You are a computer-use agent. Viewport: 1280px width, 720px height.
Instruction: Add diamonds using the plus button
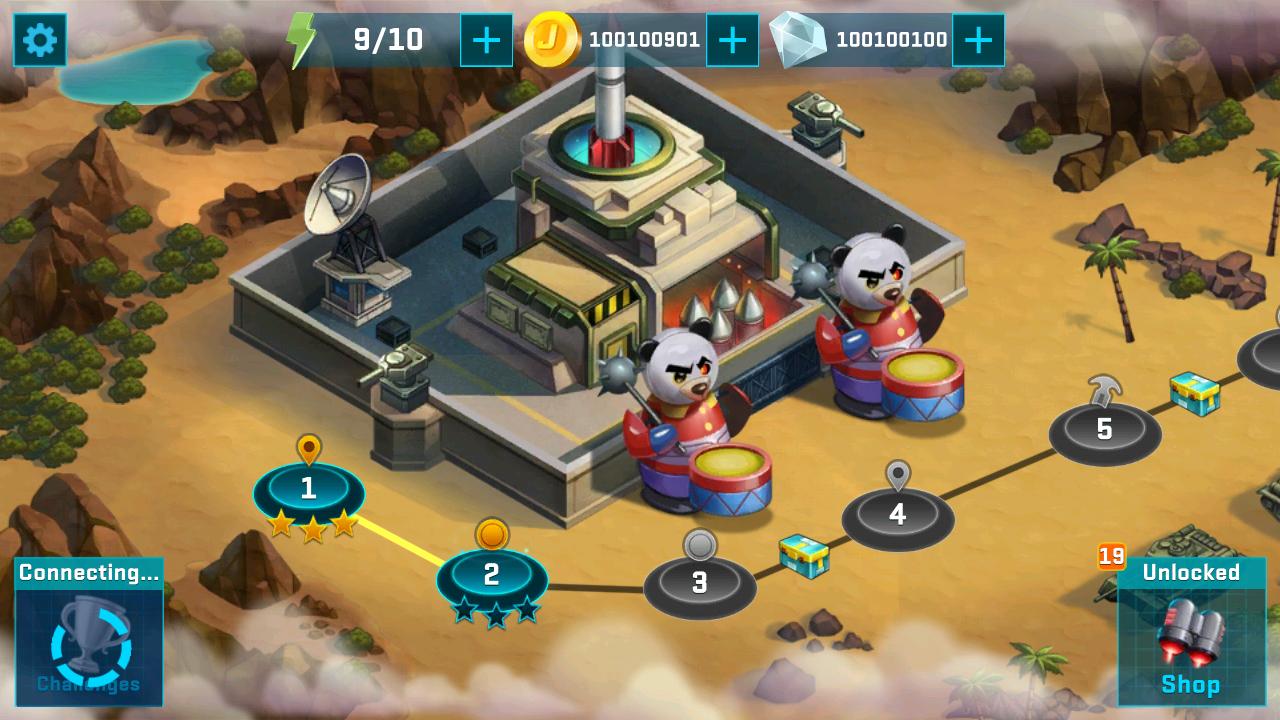point(978,40)
